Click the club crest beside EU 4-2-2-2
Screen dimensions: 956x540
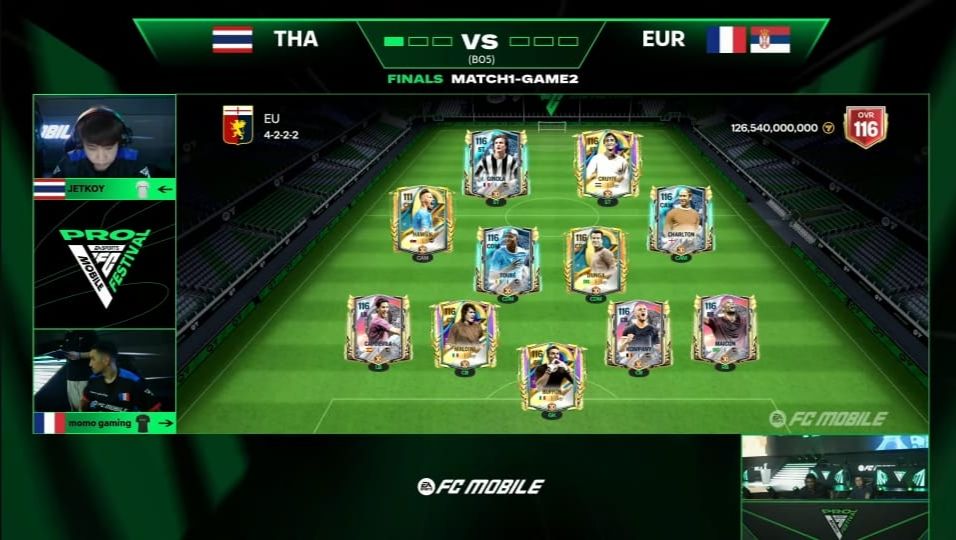tap(237, 126)
